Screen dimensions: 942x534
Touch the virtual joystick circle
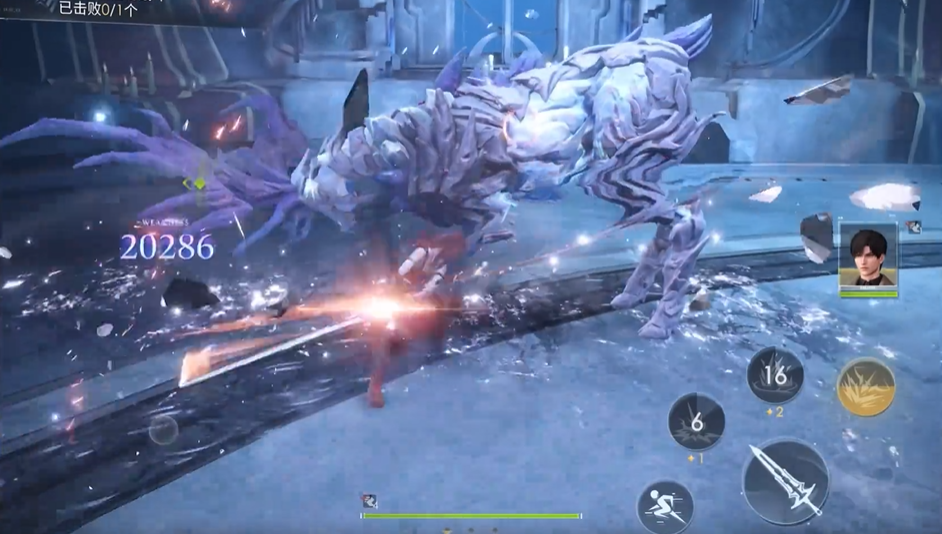pyautogui.click(x=164, y=430)
